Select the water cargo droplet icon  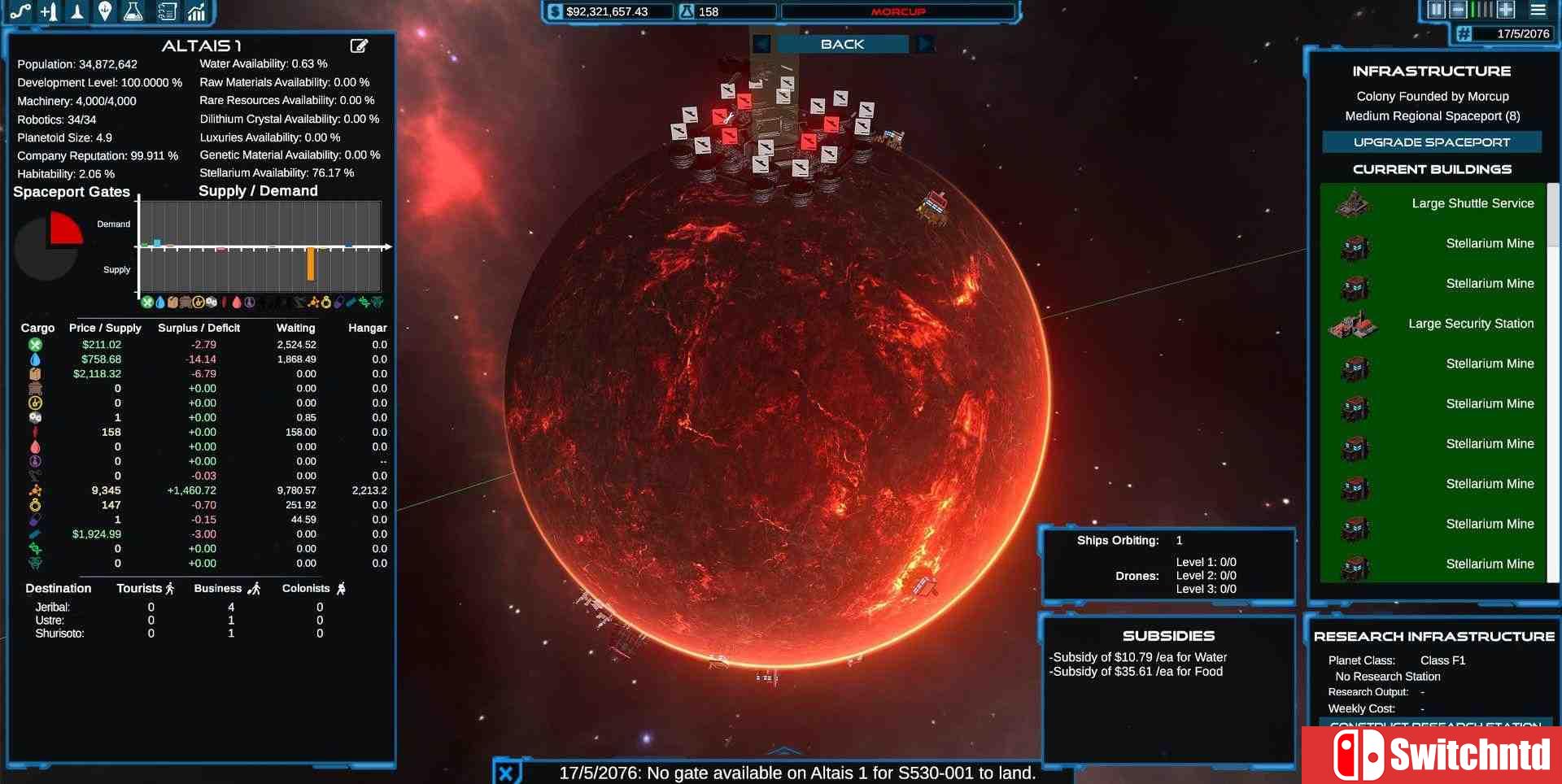[x=34, y=359]
